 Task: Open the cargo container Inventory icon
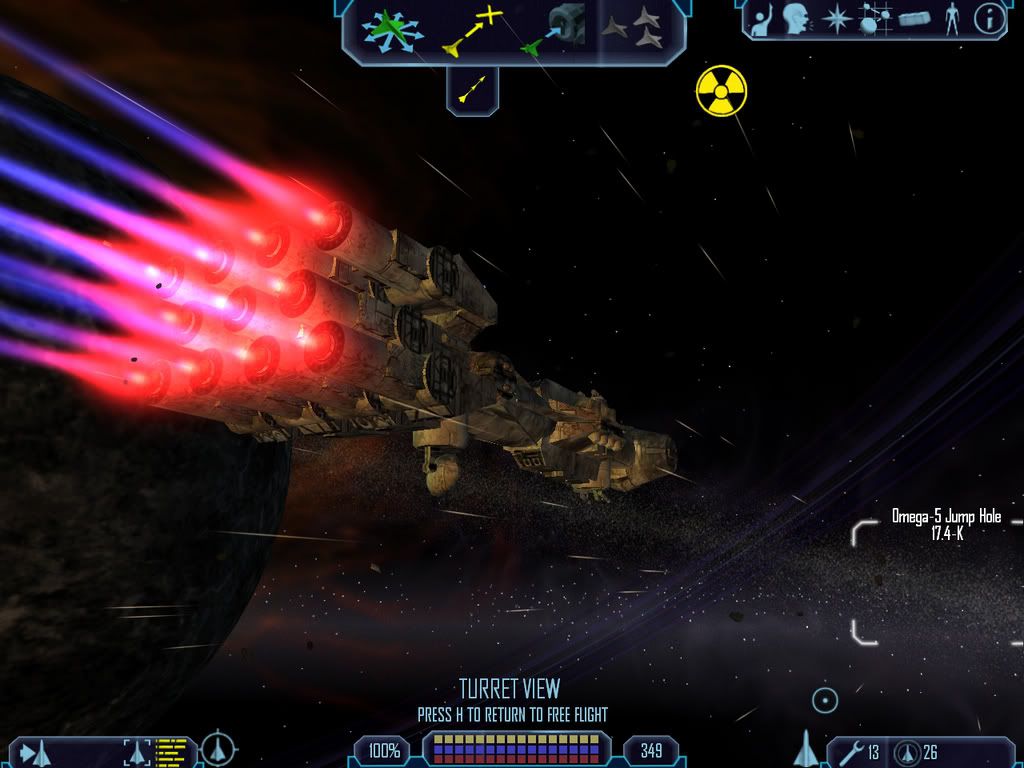[x=915, y=20]
